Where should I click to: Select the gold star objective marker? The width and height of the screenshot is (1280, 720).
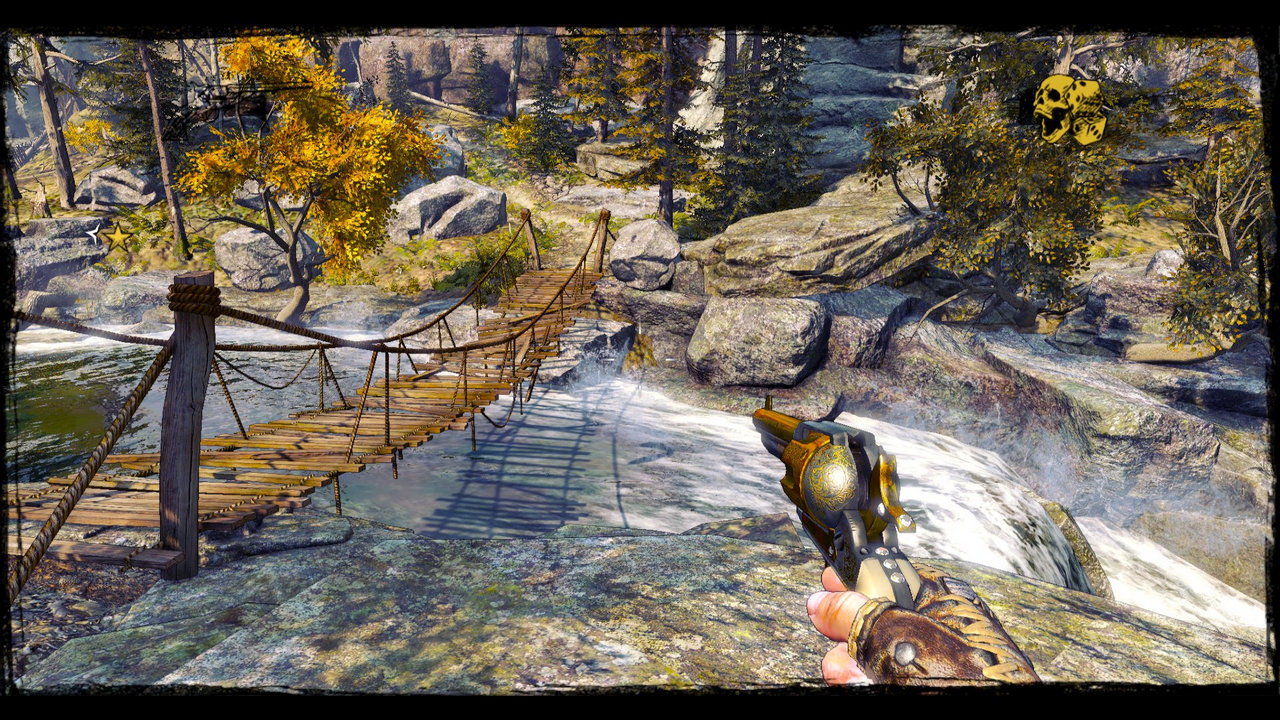click(x=118, y=237)
